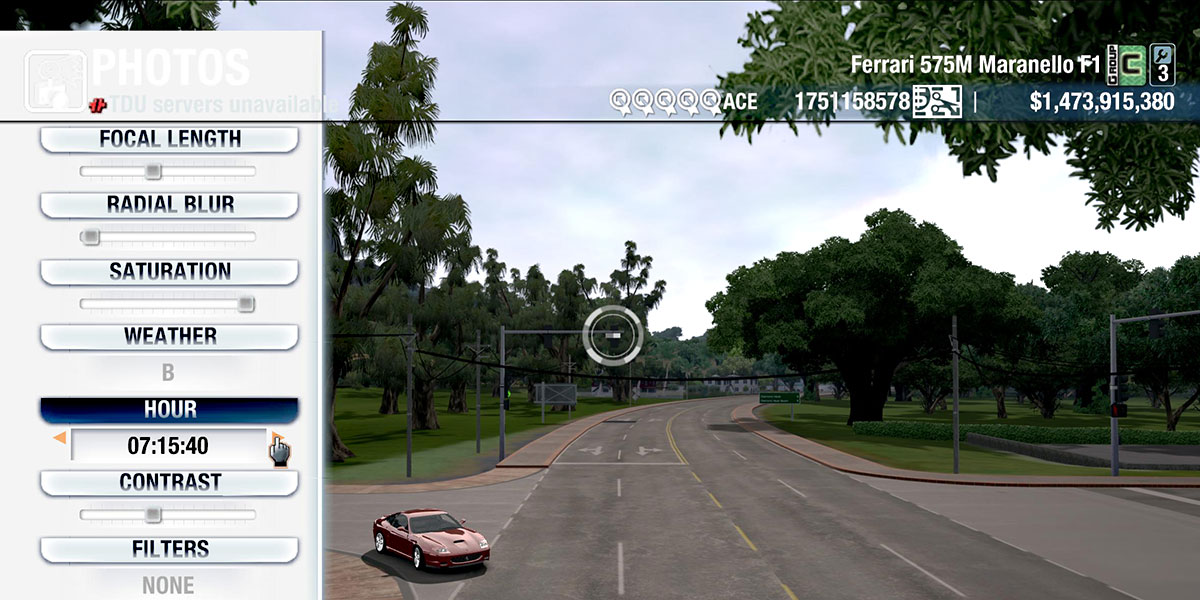This screenshot has height=600, width=1200.
Task: Decrease the hour with the left arrow
Action: pyautogui.click(x=60, y=438)
